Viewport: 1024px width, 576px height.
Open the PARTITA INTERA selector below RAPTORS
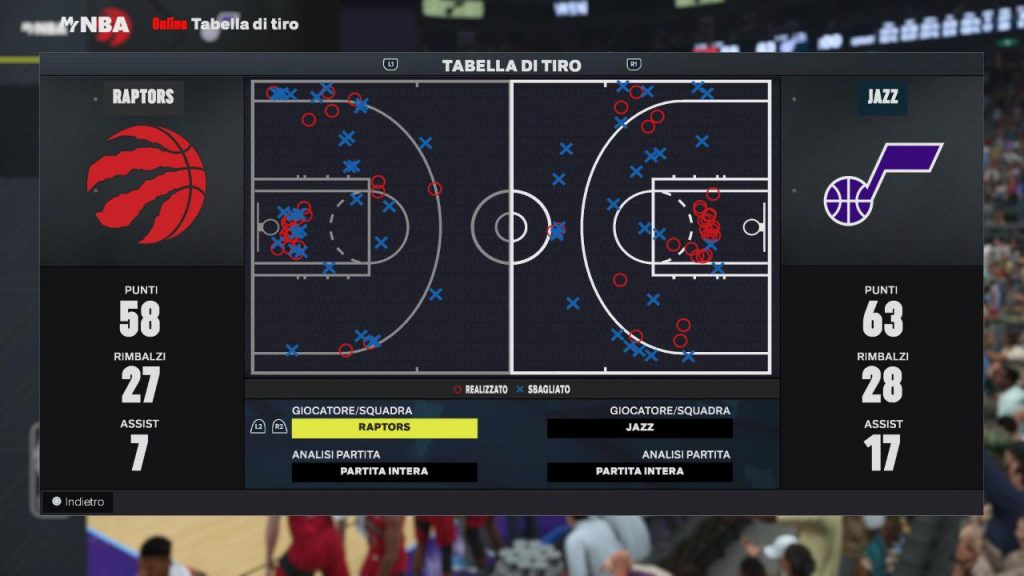pyautogui.click(x=384, y=472)
